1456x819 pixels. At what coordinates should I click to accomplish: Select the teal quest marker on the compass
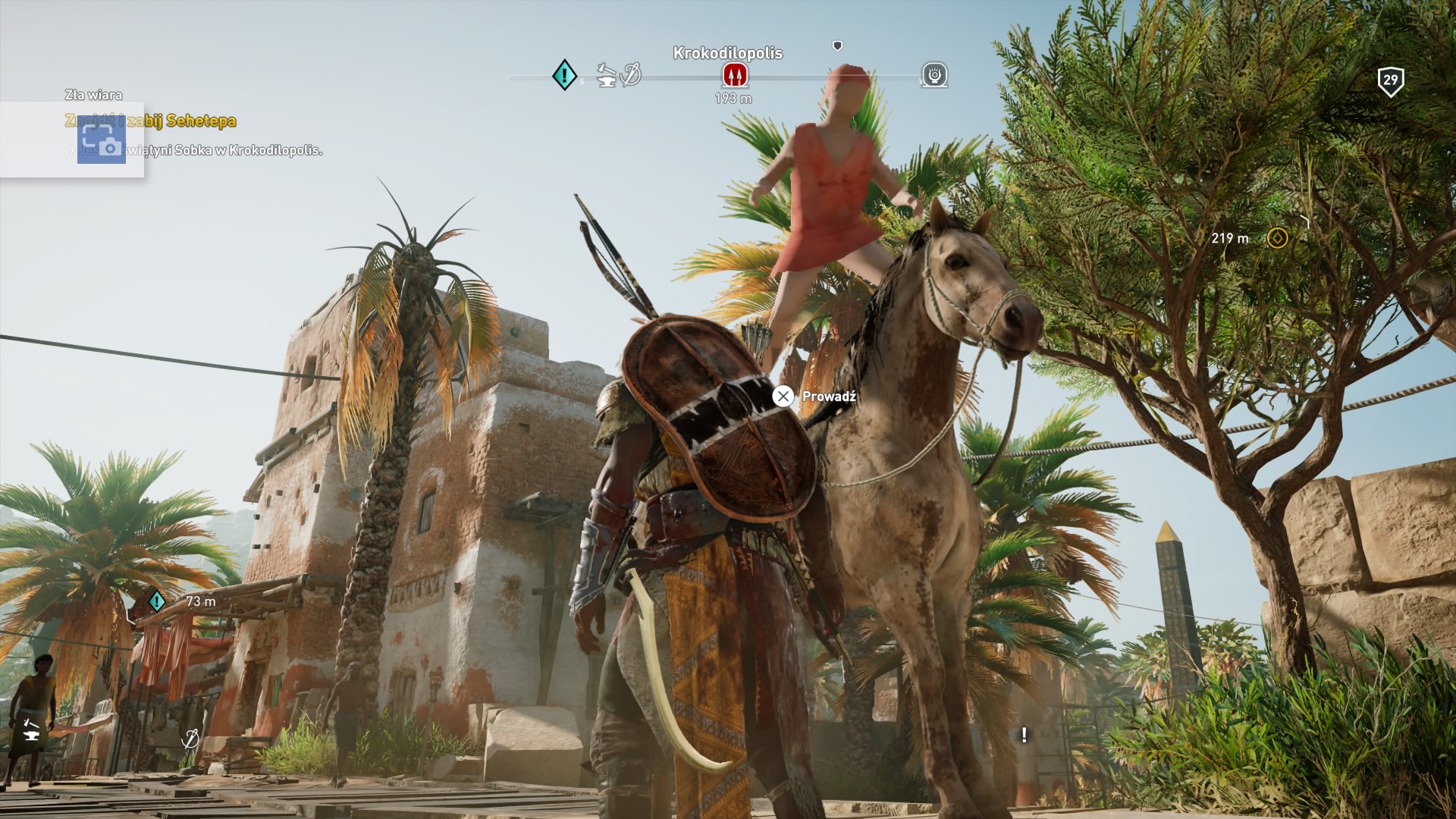coord(564,75)
